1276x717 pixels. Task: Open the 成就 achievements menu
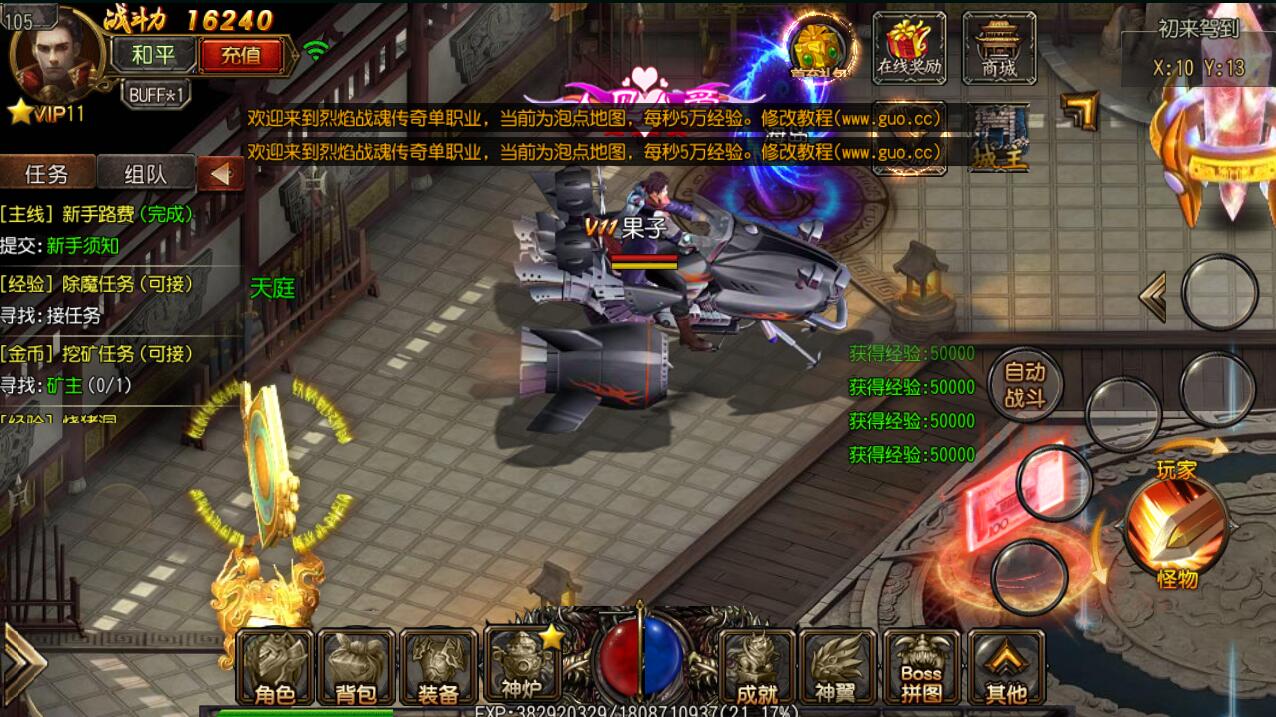[757, 667]
